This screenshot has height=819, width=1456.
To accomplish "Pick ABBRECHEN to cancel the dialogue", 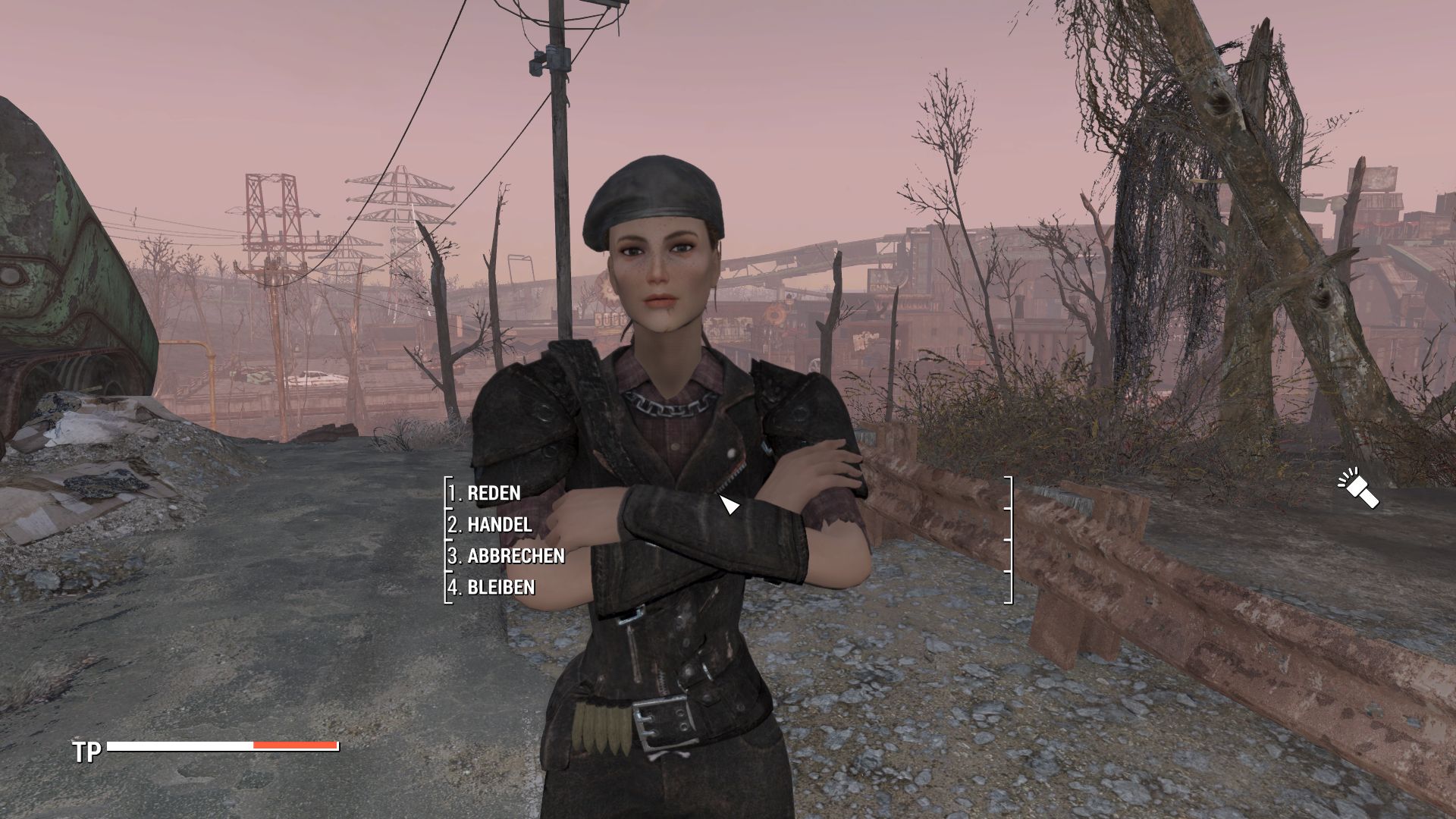I will (x=513, y=555).
